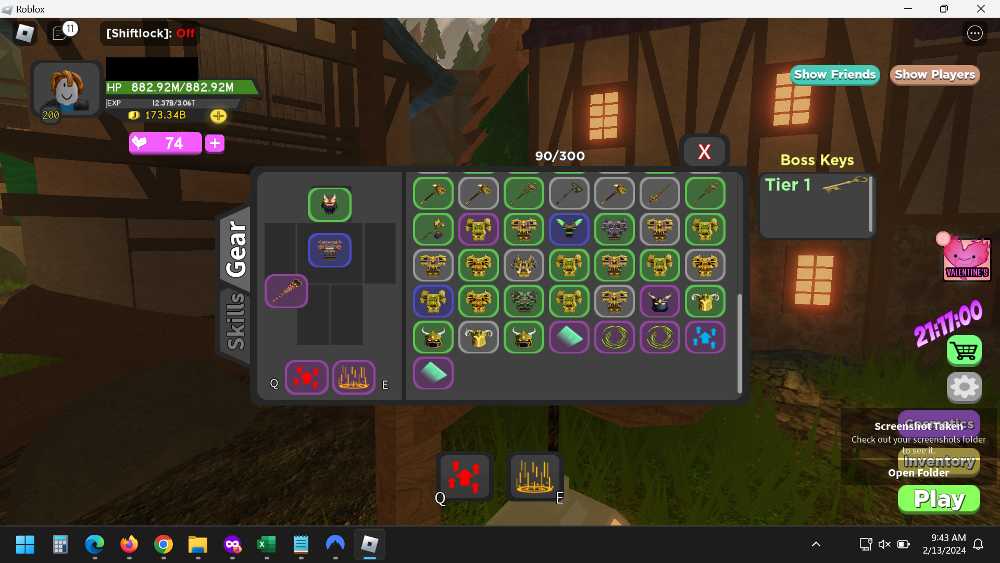
Task: Switch to the Skills tab
Action: point(236,321)
